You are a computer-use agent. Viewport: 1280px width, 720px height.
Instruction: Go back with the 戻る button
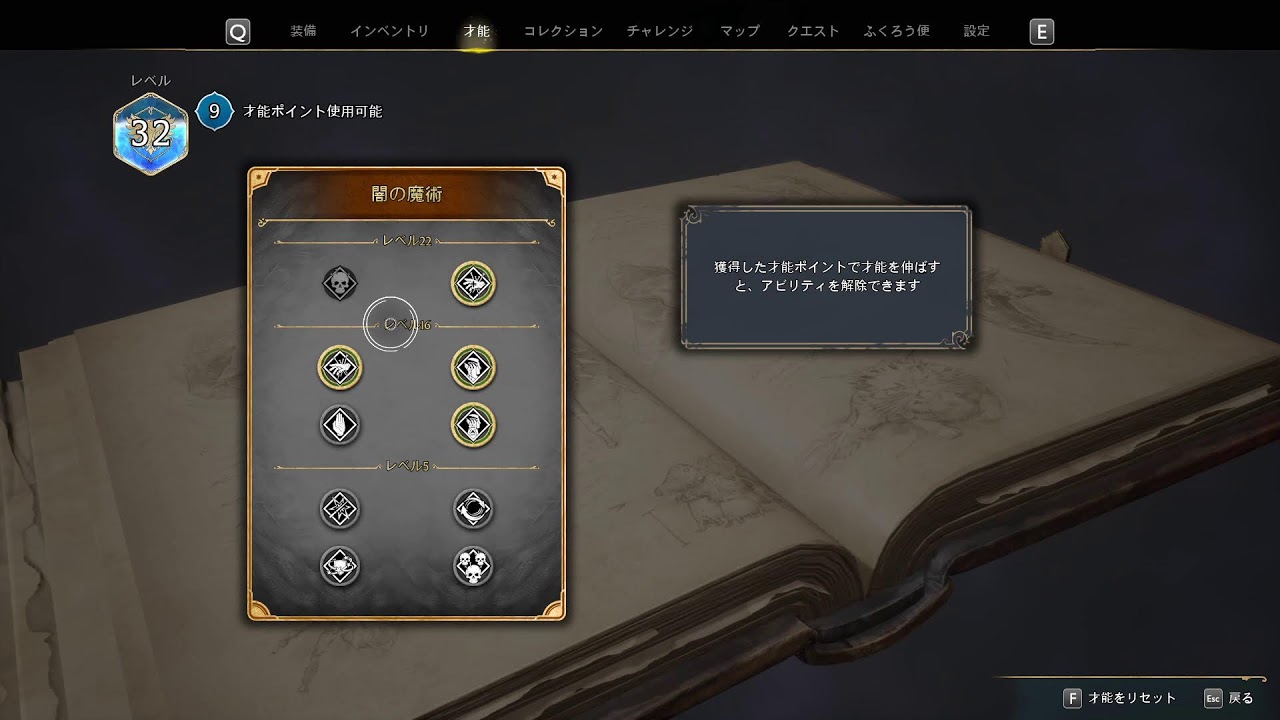point(1228,698)
